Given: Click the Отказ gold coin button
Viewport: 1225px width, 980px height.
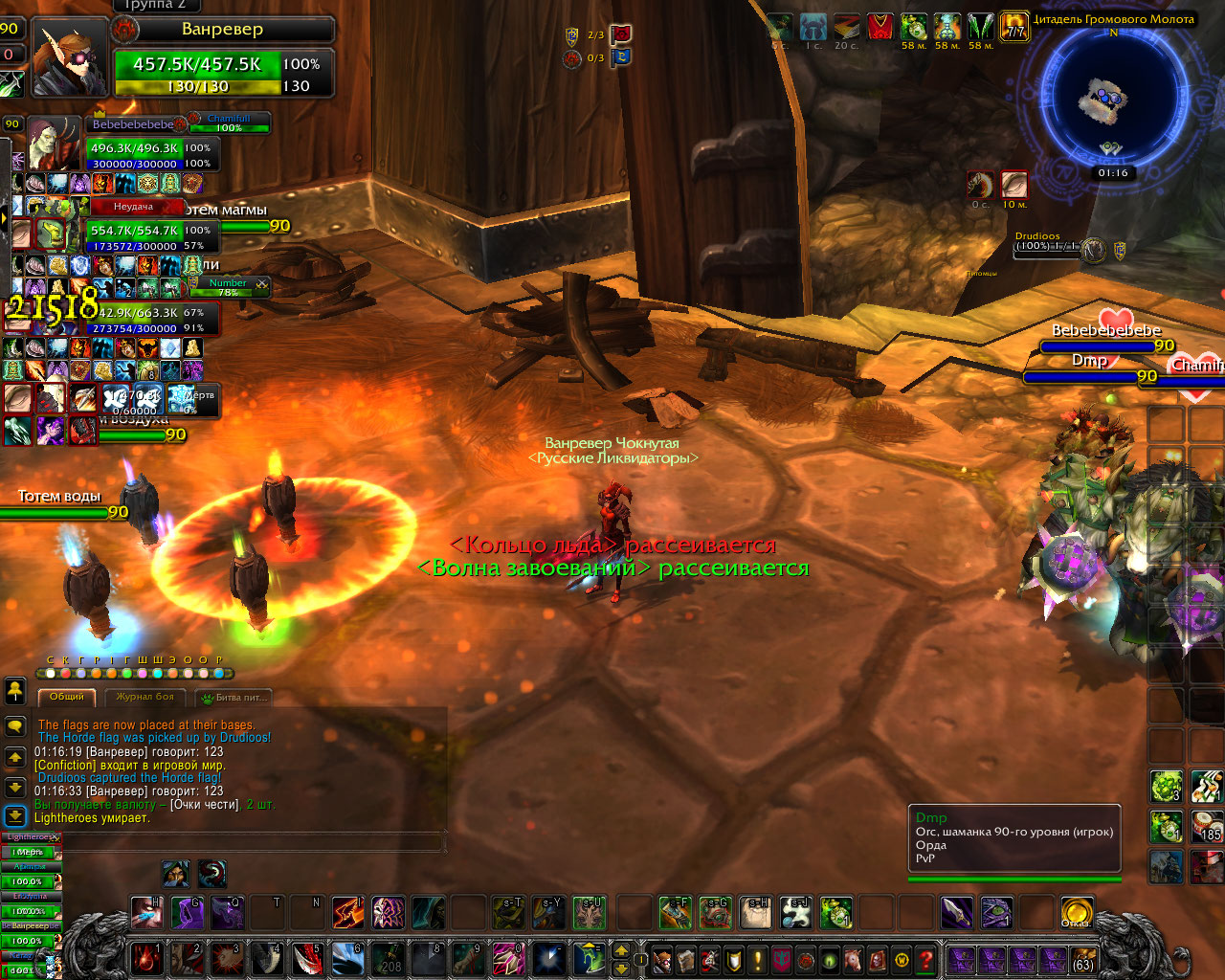Looking at the screenshot, I should 1077,912.
